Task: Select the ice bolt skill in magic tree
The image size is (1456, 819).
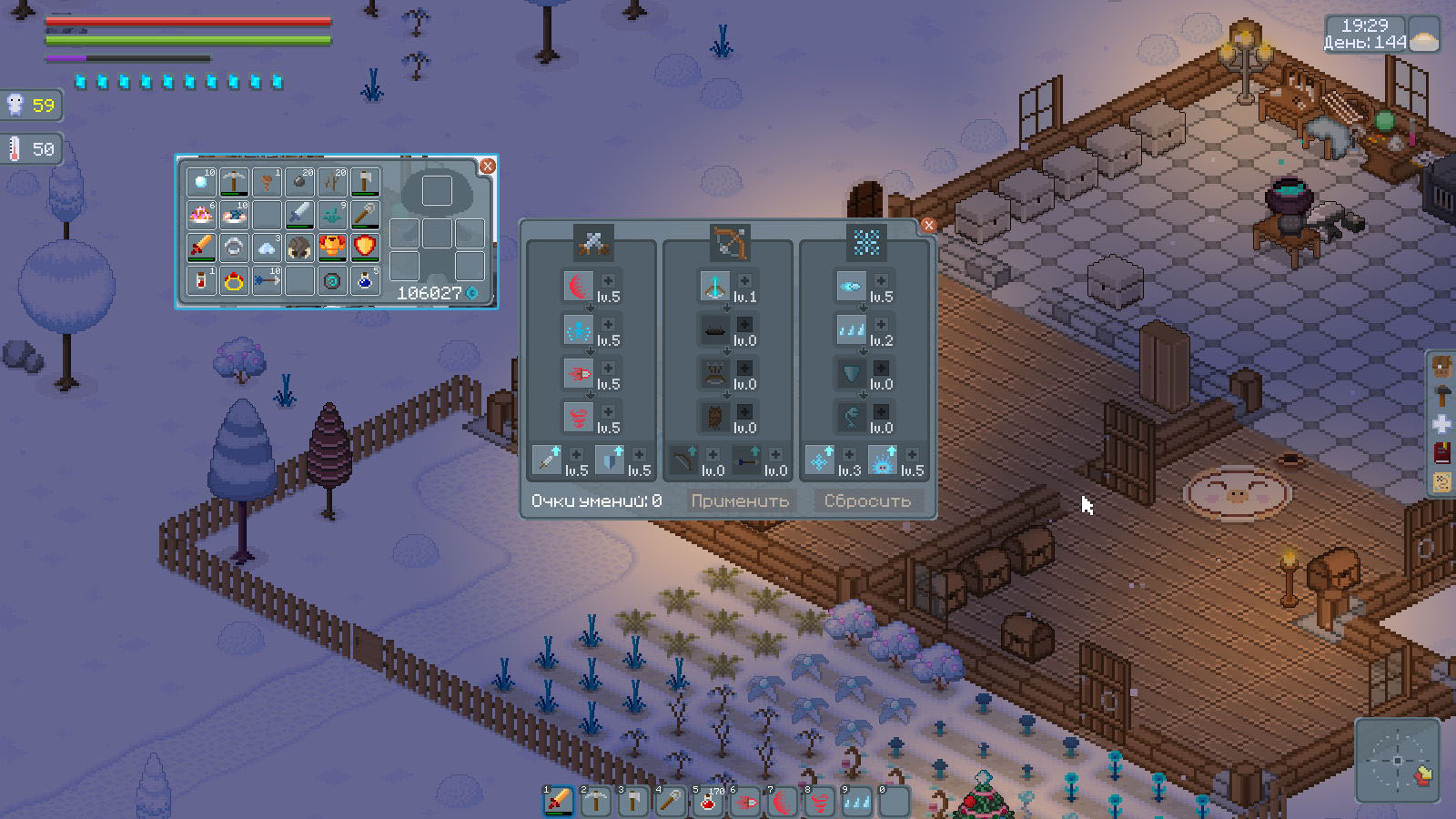Action: 850,287
